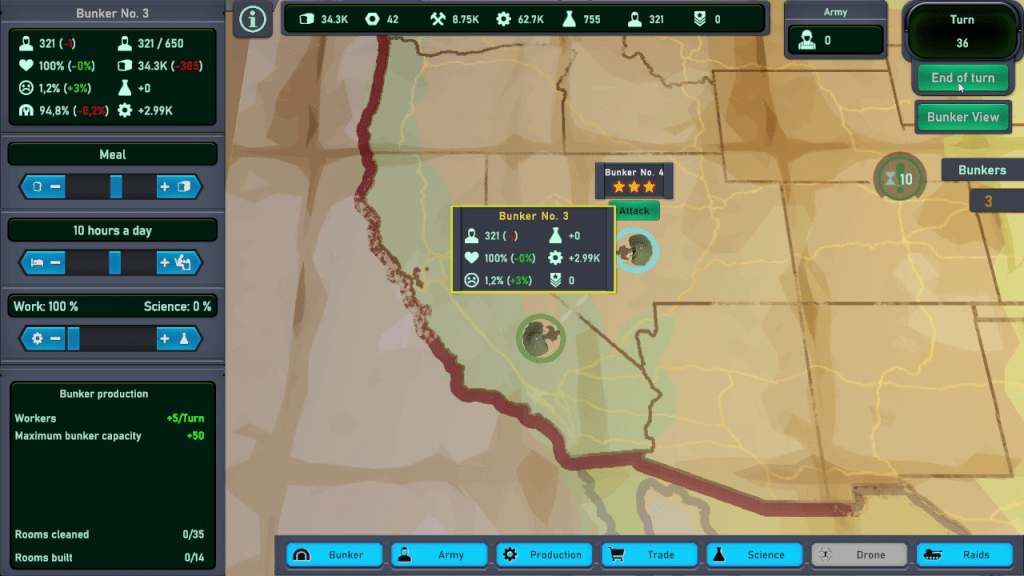The width and height of the screenshot is (1024, 576).
Task: Open the Army tab
Action: pyautogui.click(x=440, y=555)
